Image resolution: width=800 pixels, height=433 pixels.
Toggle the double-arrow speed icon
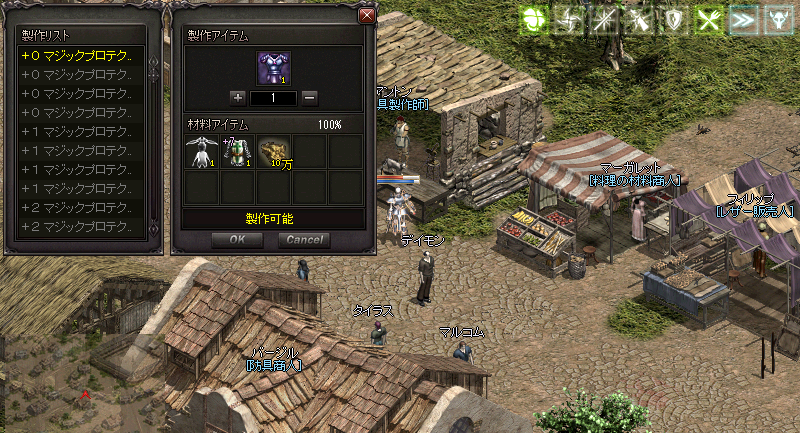coord(741,20)
